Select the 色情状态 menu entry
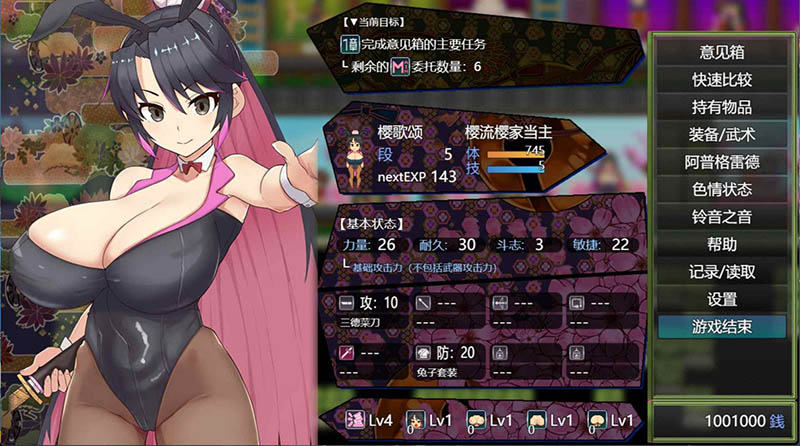800x446 pixels. pyautogui.click(x=721, y=189)
